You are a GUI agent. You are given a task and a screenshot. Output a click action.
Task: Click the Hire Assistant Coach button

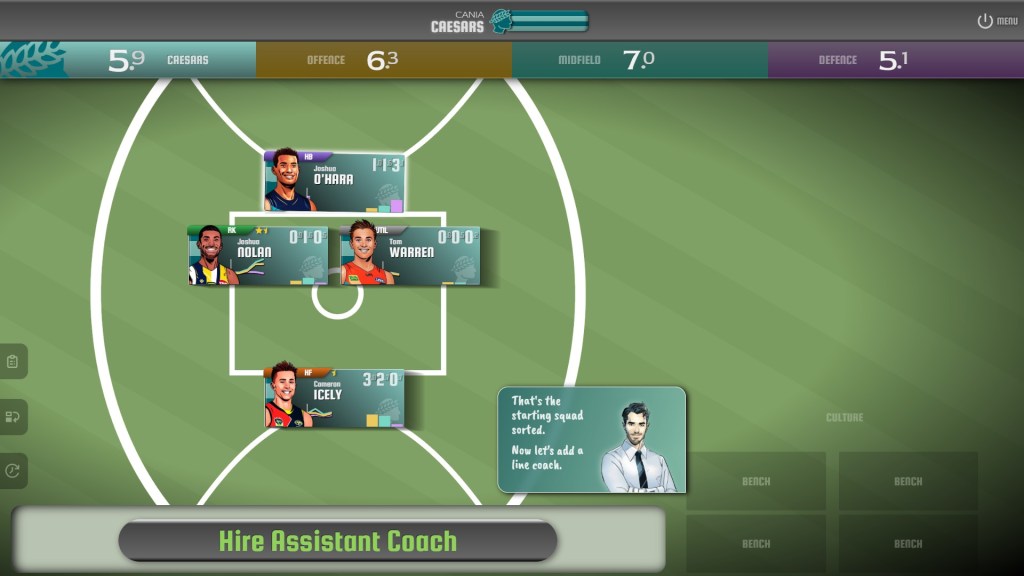(337, 541)
